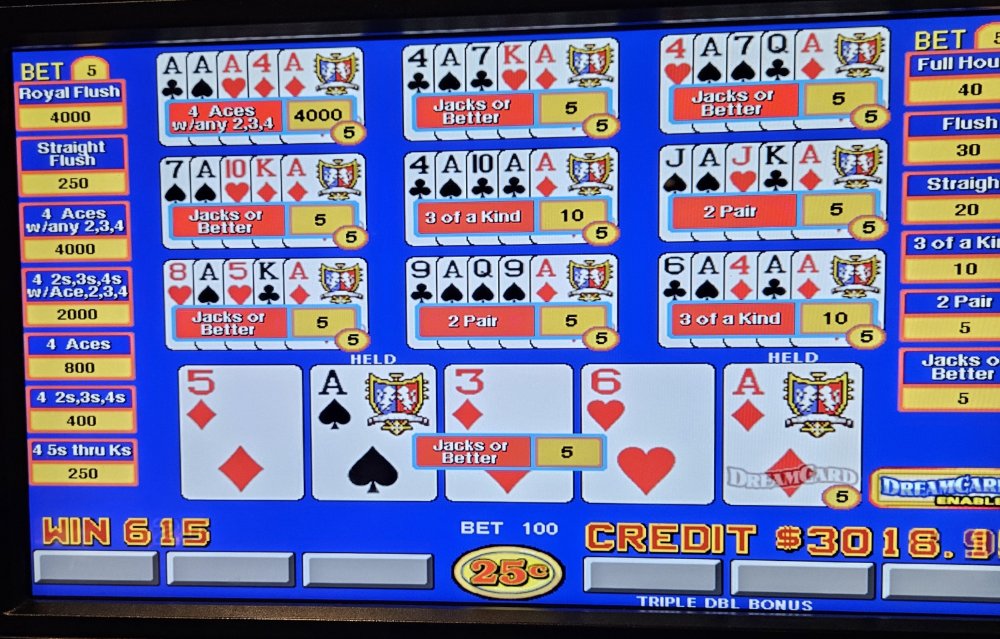Toggle the DreamCard Enabled button
This screenshot has width=1000, height=639.
(936, 487)
